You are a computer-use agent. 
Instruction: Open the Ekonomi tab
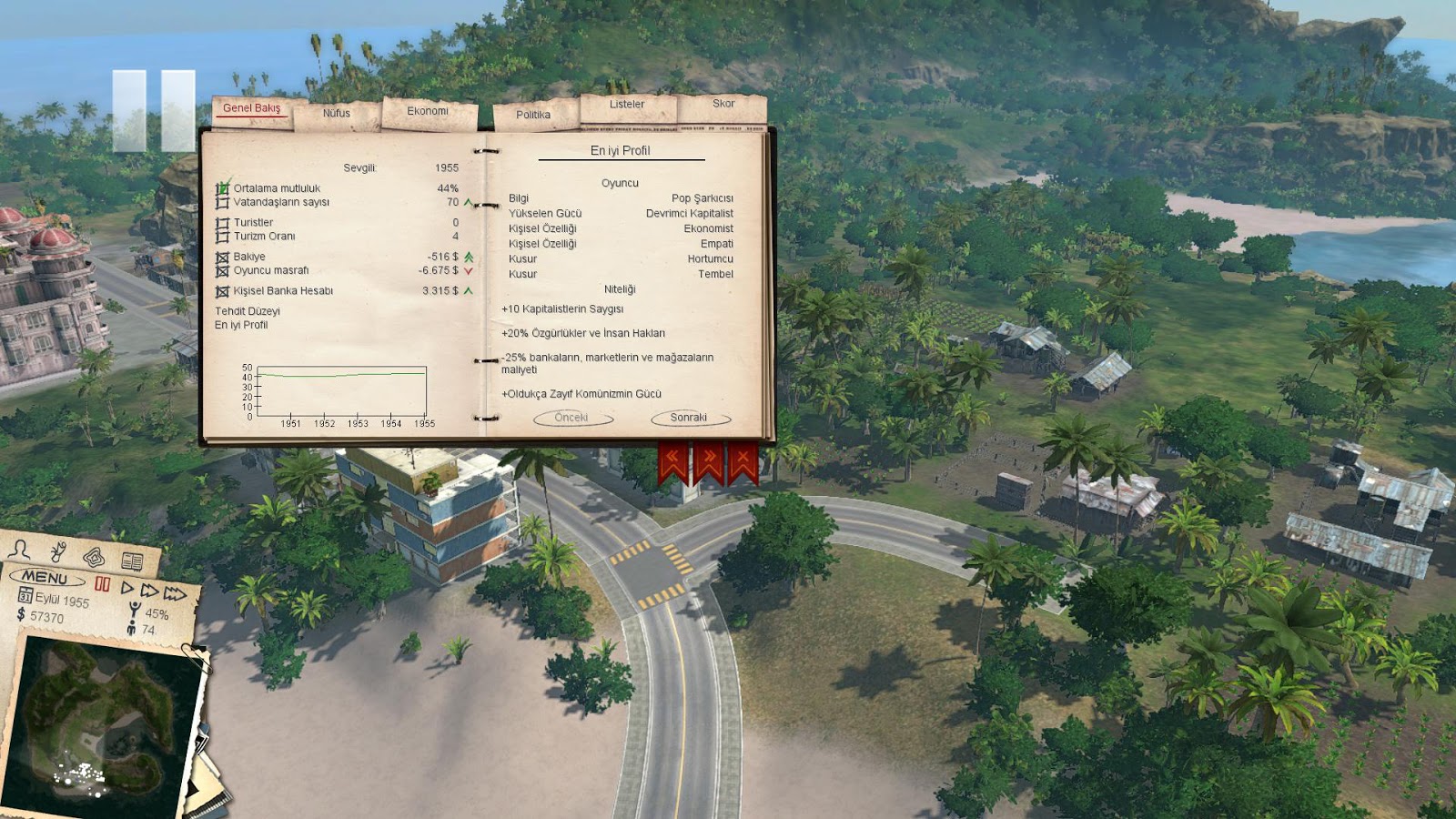click(428, 112)
